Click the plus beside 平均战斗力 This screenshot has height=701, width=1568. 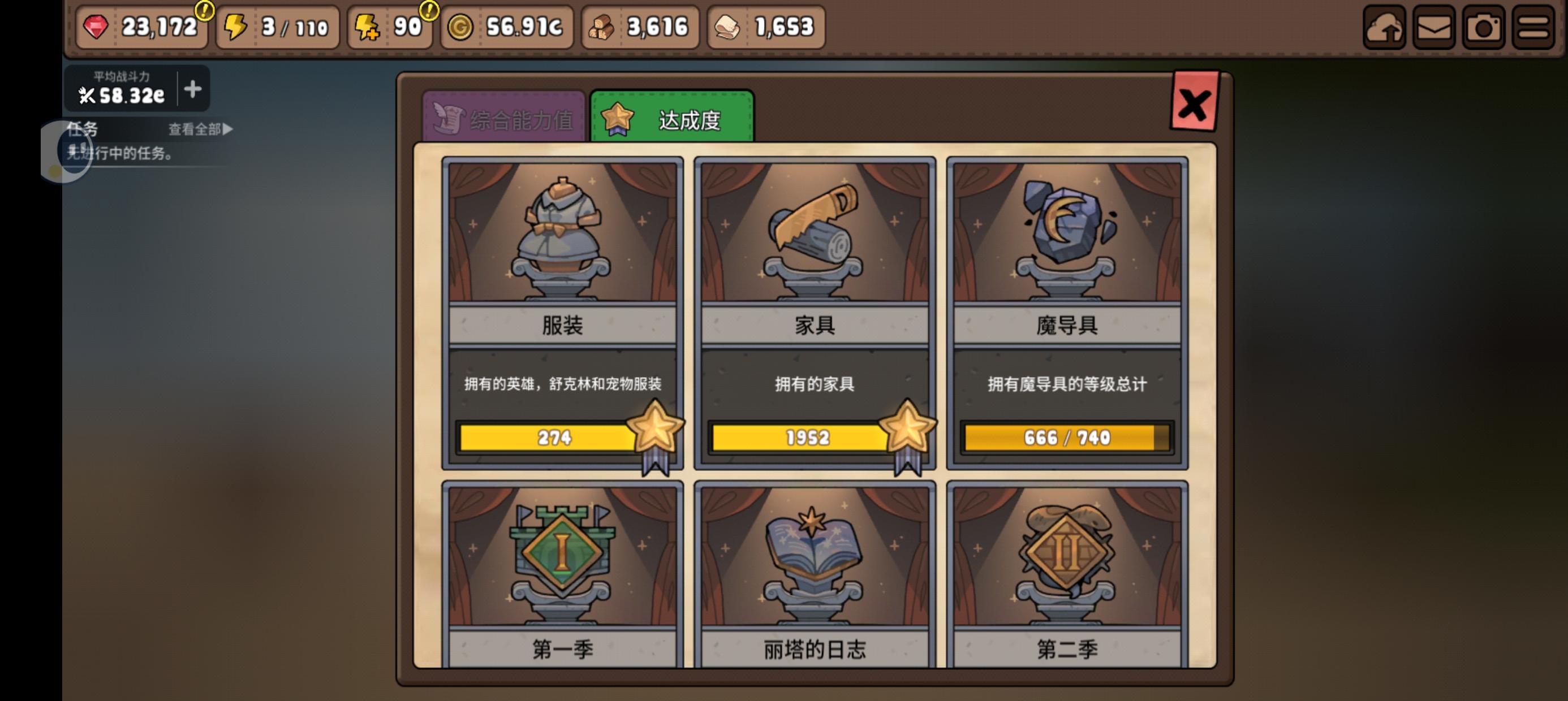pos(192,89)
